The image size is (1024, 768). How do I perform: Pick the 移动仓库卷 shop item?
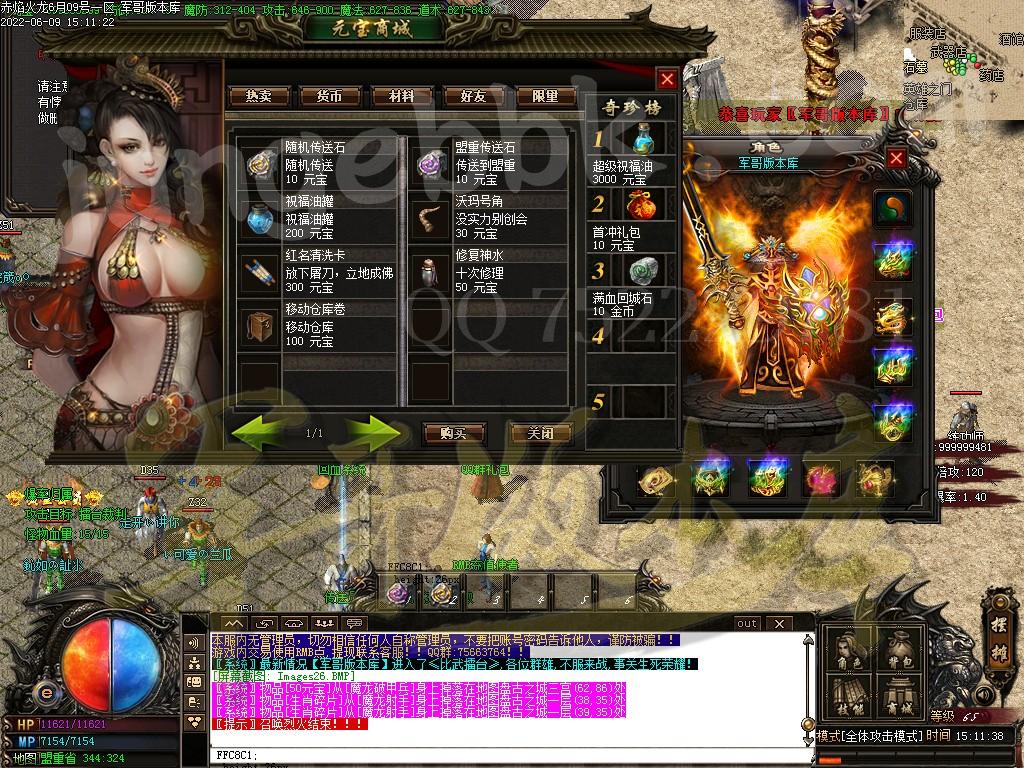click(260, 325)
